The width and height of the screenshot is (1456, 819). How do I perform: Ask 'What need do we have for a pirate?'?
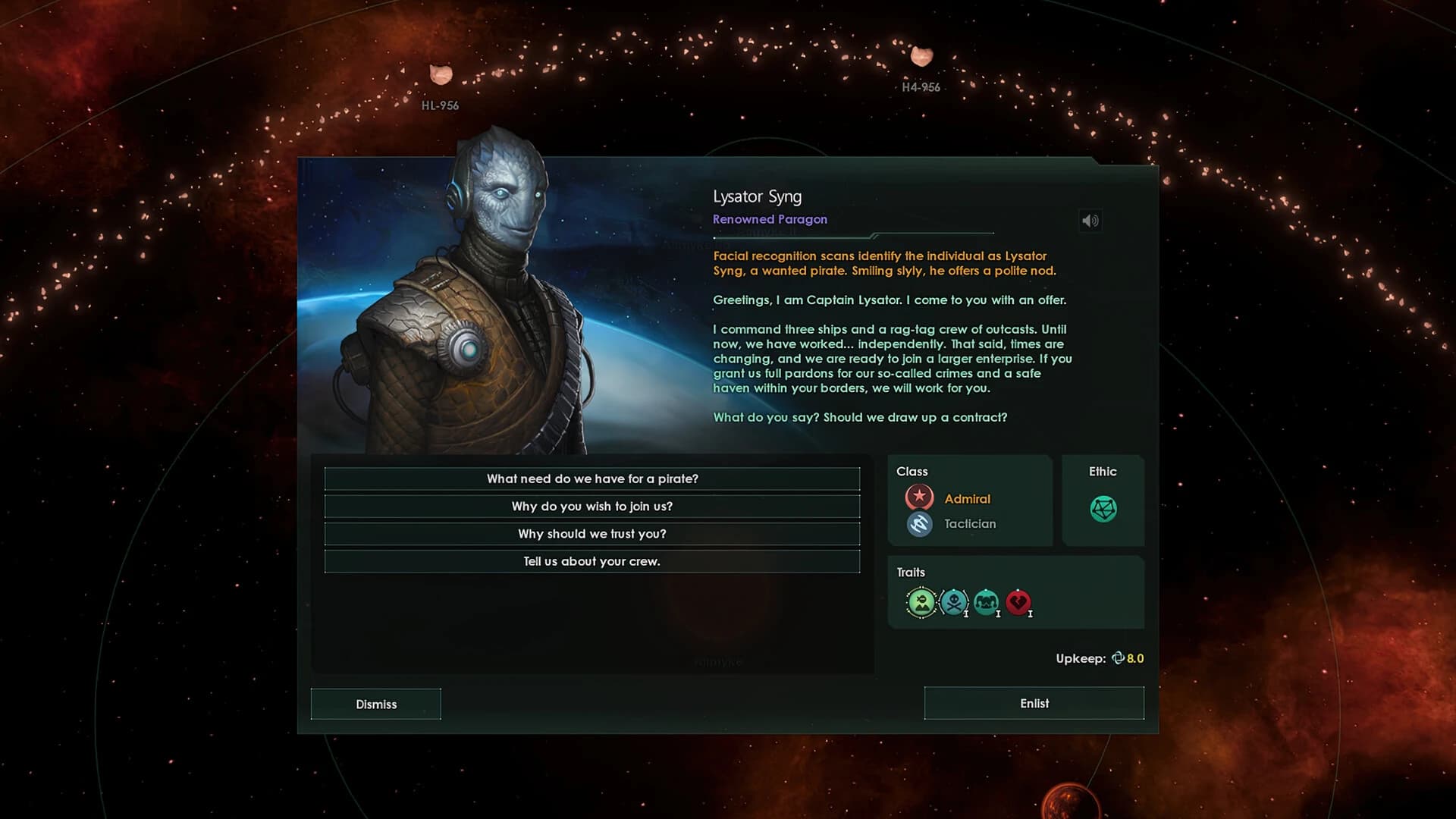point(592,479)
